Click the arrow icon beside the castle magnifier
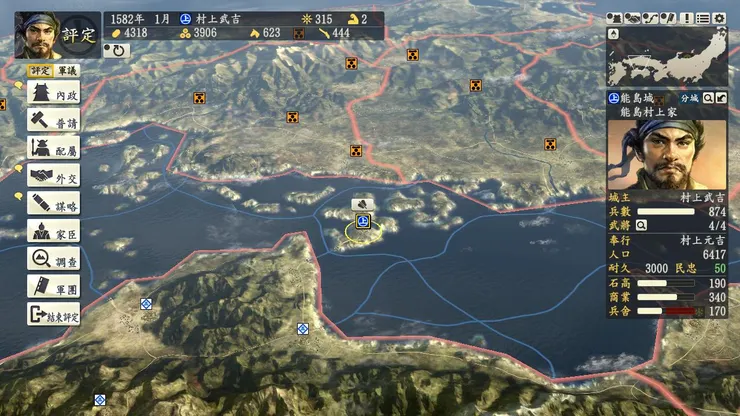The image size is (740, 416). [721, 98]
